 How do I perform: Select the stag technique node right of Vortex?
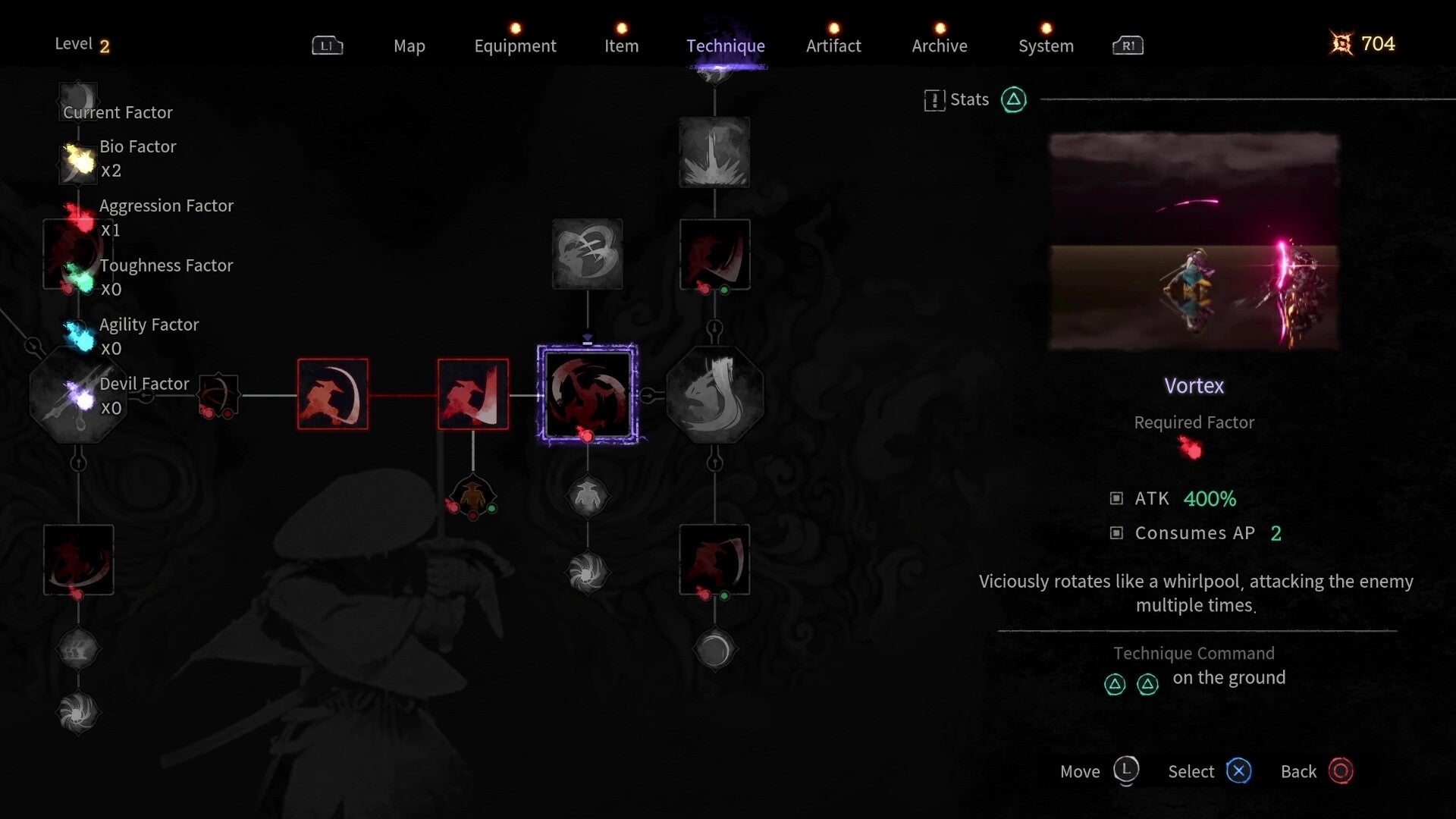(714, 392)
